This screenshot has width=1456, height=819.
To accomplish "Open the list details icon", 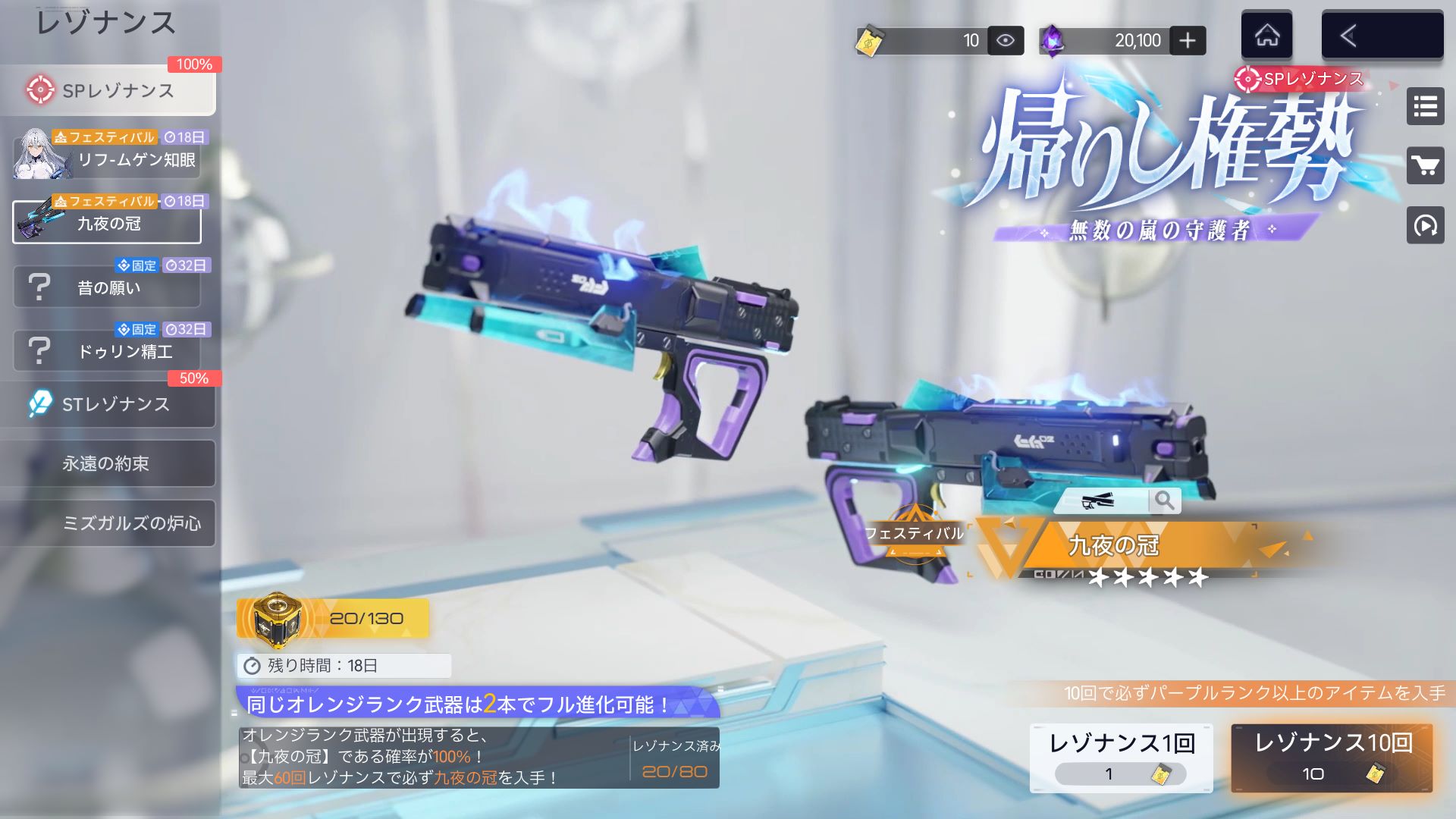I will click(x=1425, y=106).
